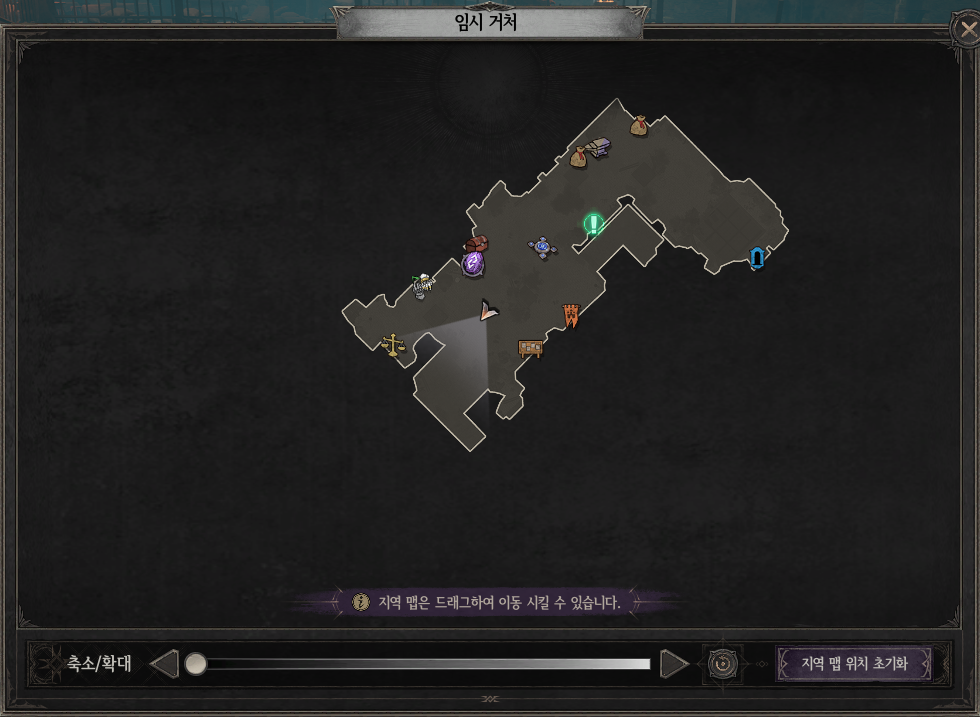Click the blue waypoint device marker
This screenshot has width=980, height=717.
coord(542,247)
